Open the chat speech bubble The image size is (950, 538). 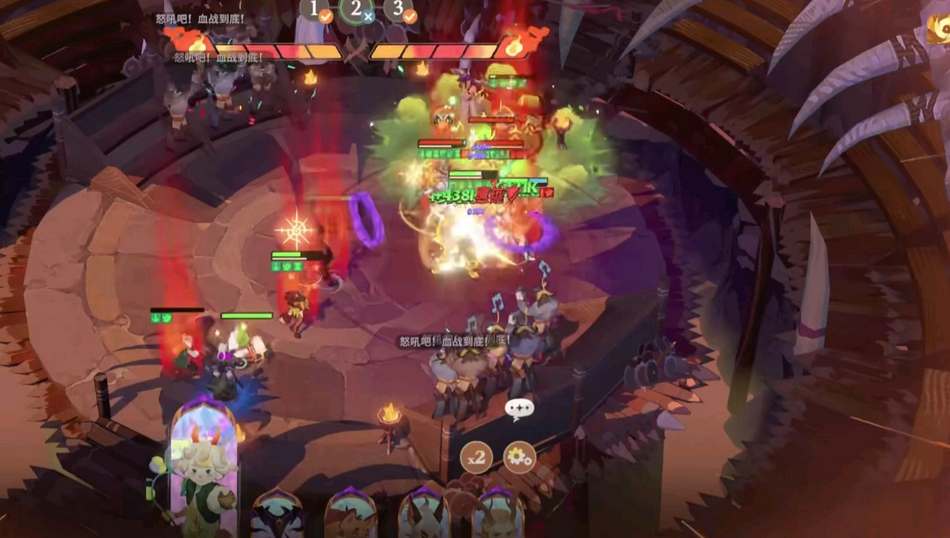[x=519, y=408]
